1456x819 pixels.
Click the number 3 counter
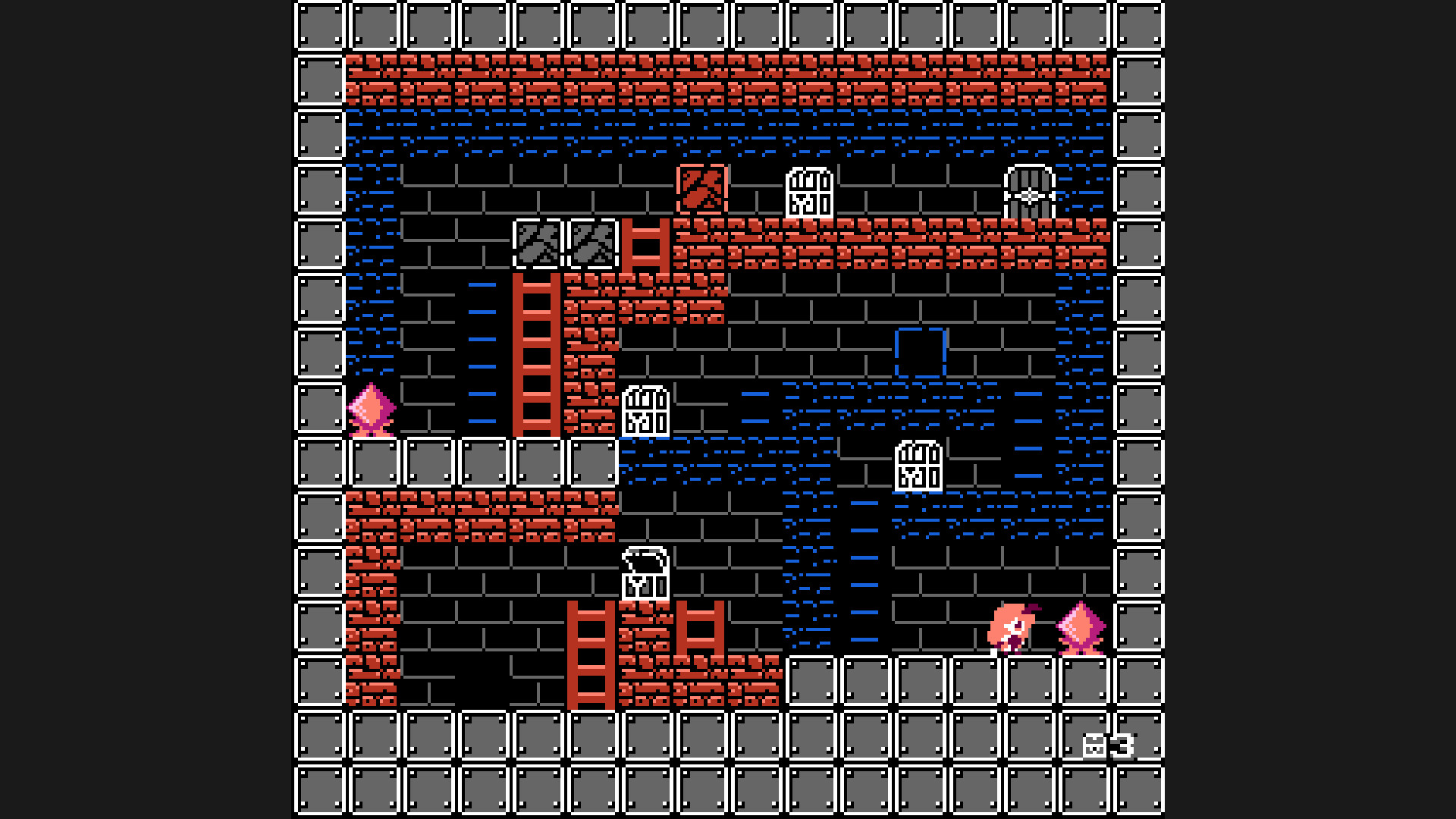click(1125, 745)
